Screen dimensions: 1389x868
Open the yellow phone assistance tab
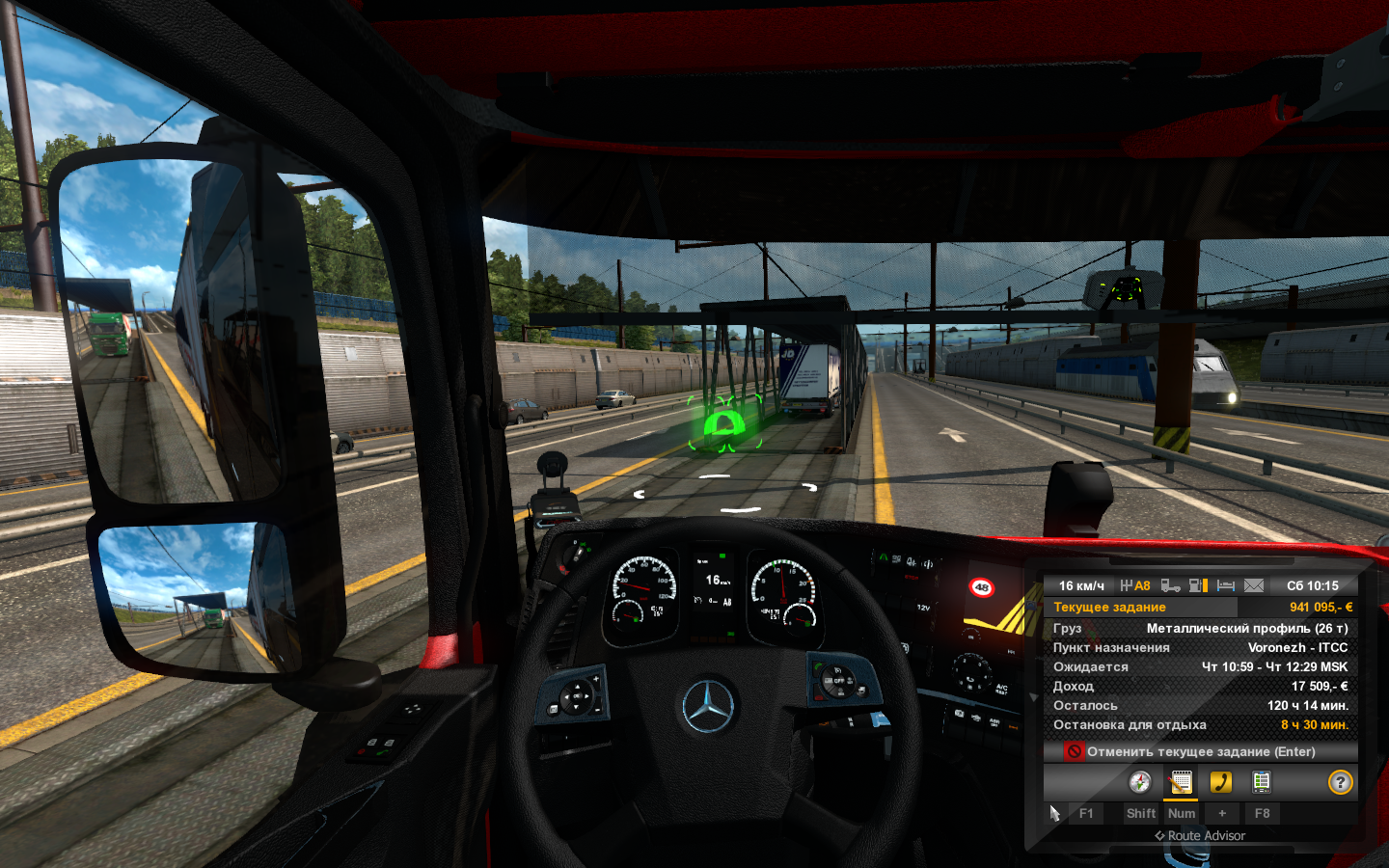(x=1221, y=782)
